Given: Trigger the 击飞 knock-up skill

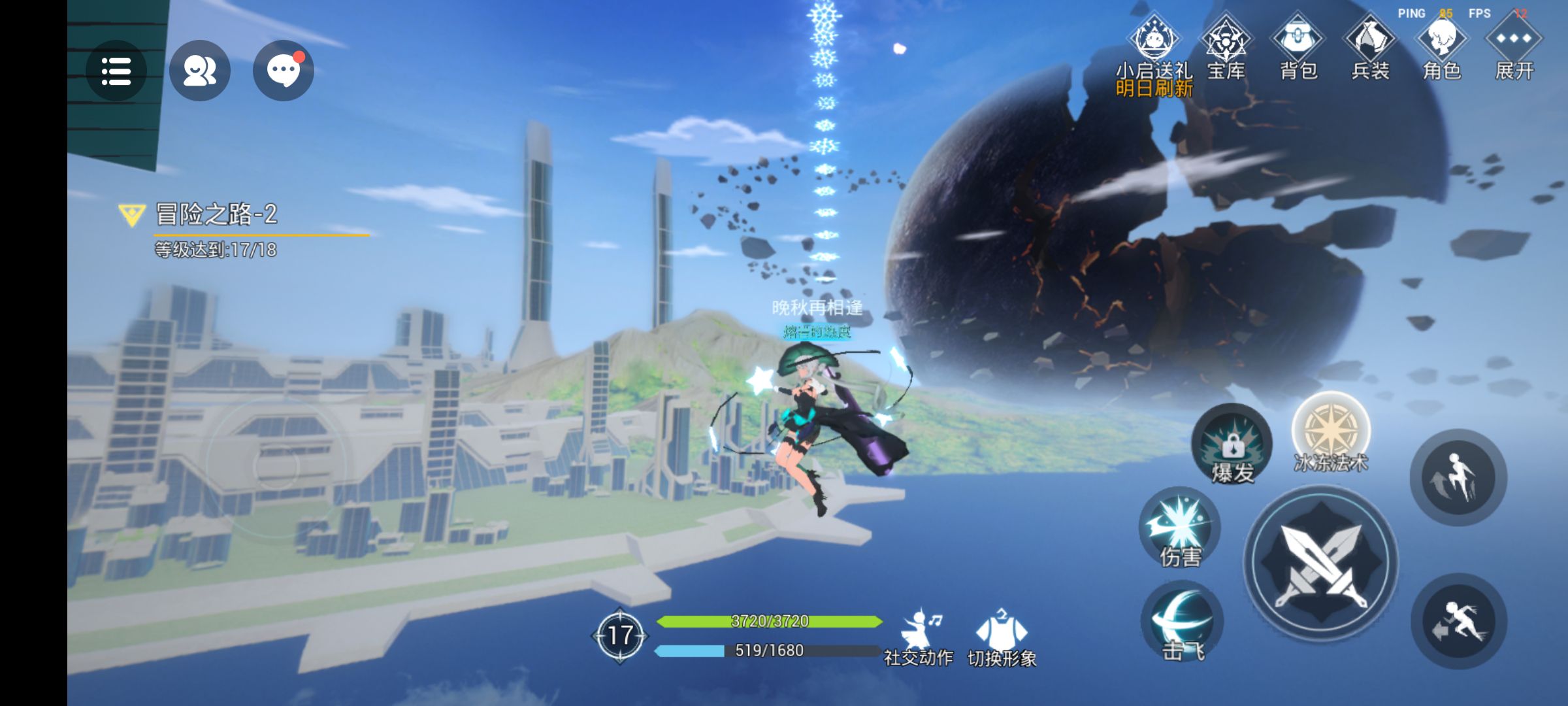Looking at the screenshot, I should pyautogui.click(x=1181, y=622).
